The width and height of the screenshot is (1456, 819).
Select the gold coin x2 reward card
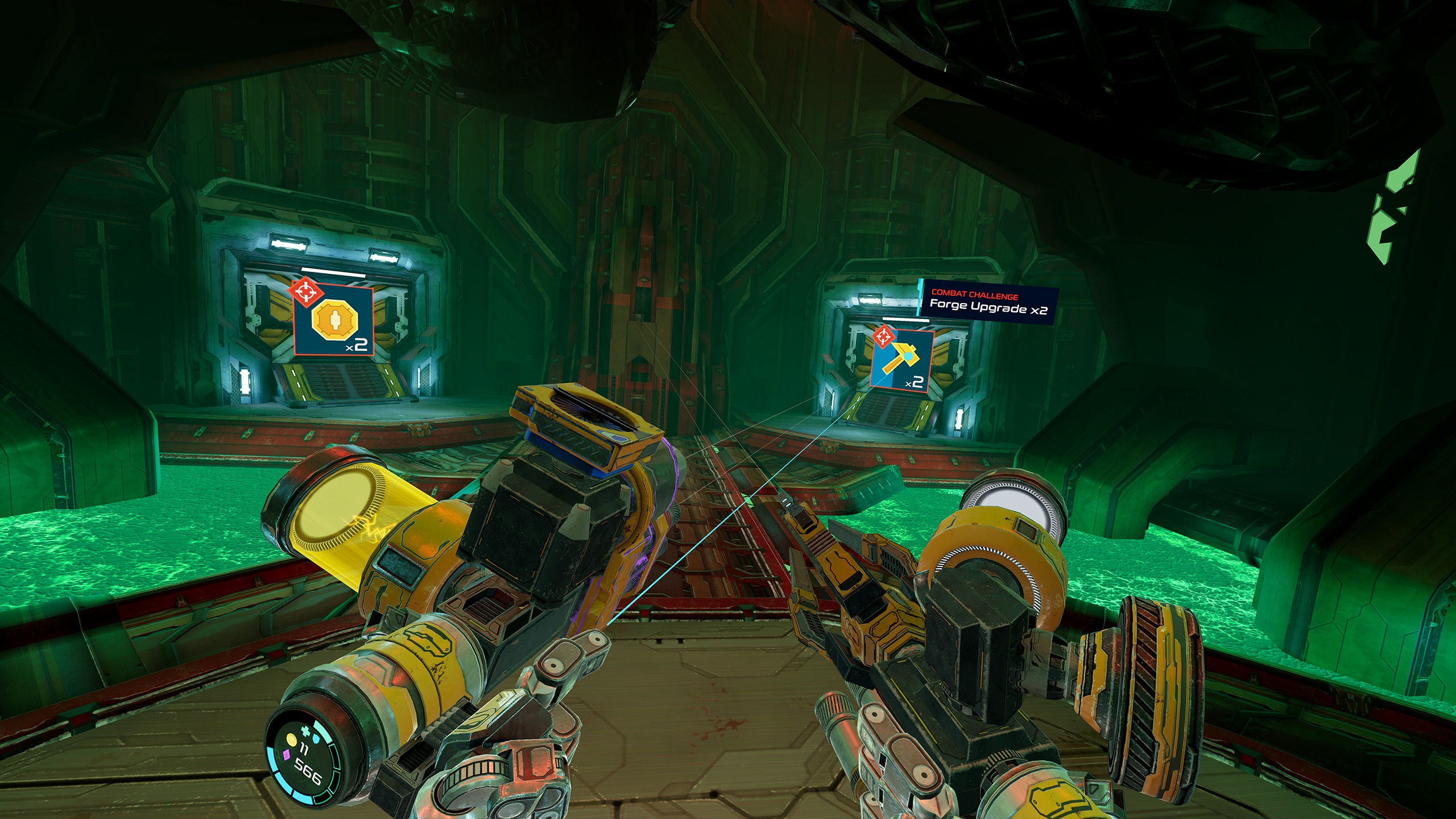tap(333, 320)
